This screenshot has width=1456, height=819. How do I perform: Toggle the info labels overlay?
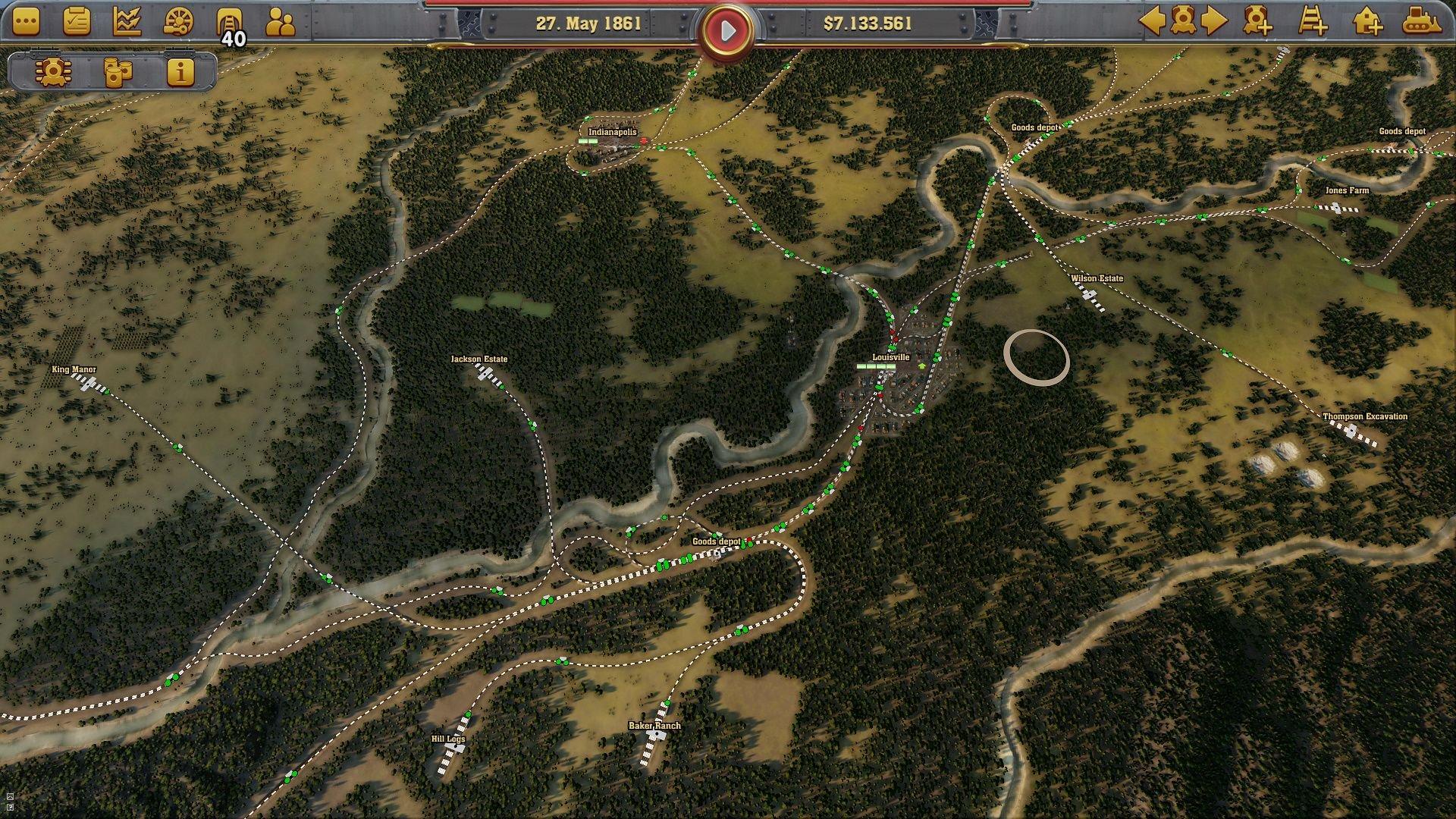(180, 74)
